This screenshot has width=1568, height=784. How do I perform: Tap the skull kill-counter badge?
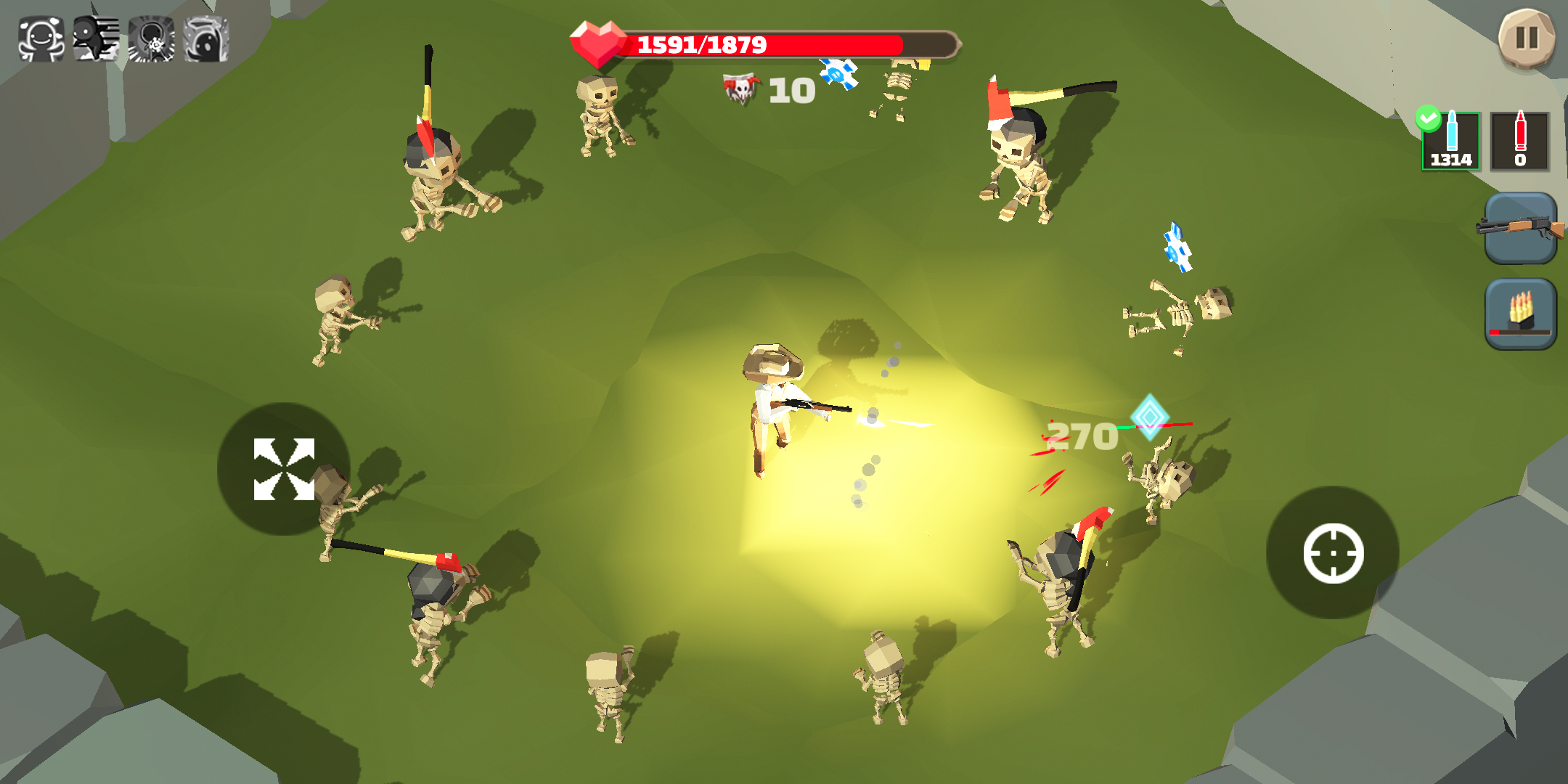click(x=742, y=87)
